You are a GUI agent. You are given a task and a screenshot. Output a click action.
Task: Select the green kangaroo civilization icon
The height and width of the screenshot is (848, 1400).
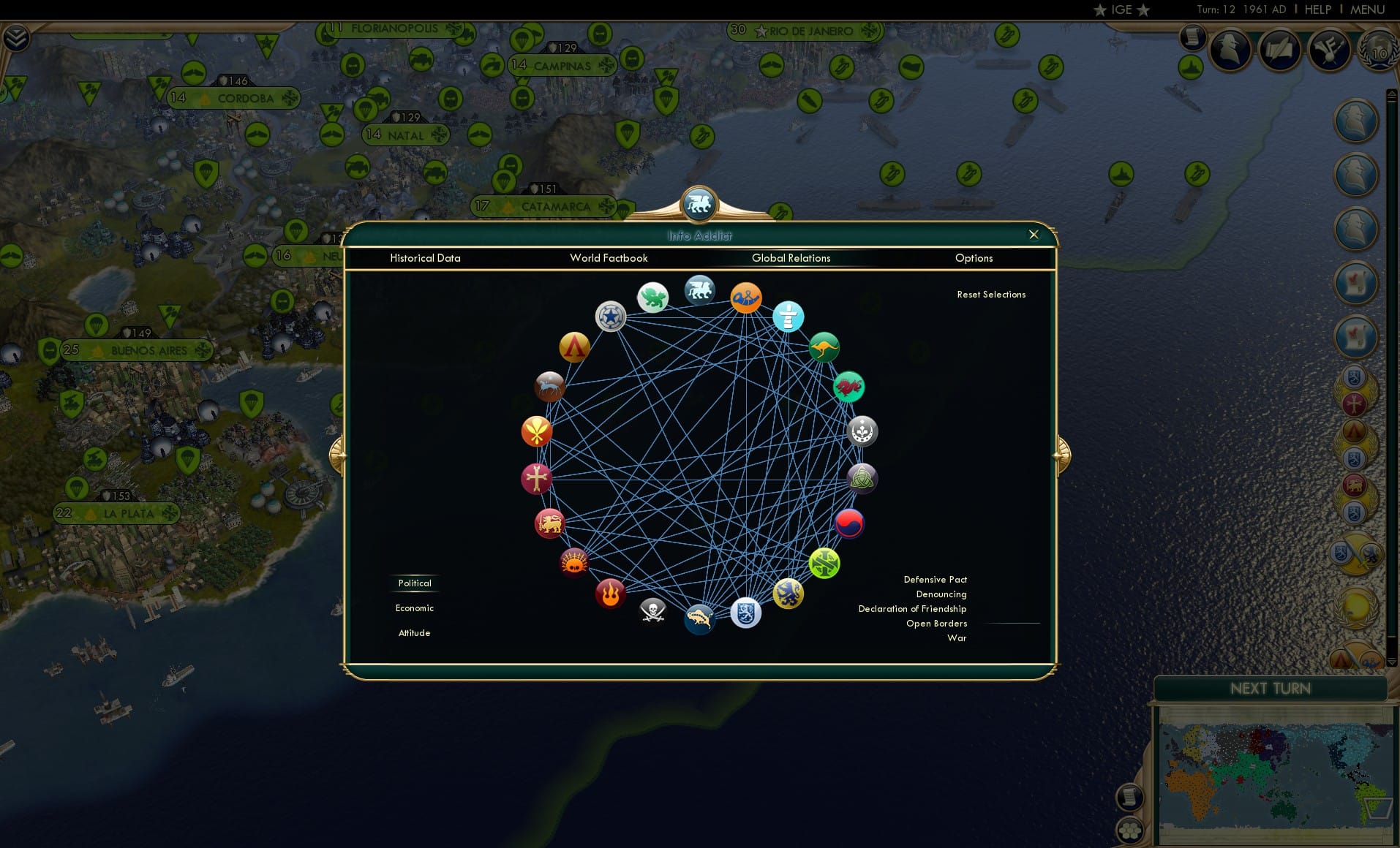coord(823,347)
